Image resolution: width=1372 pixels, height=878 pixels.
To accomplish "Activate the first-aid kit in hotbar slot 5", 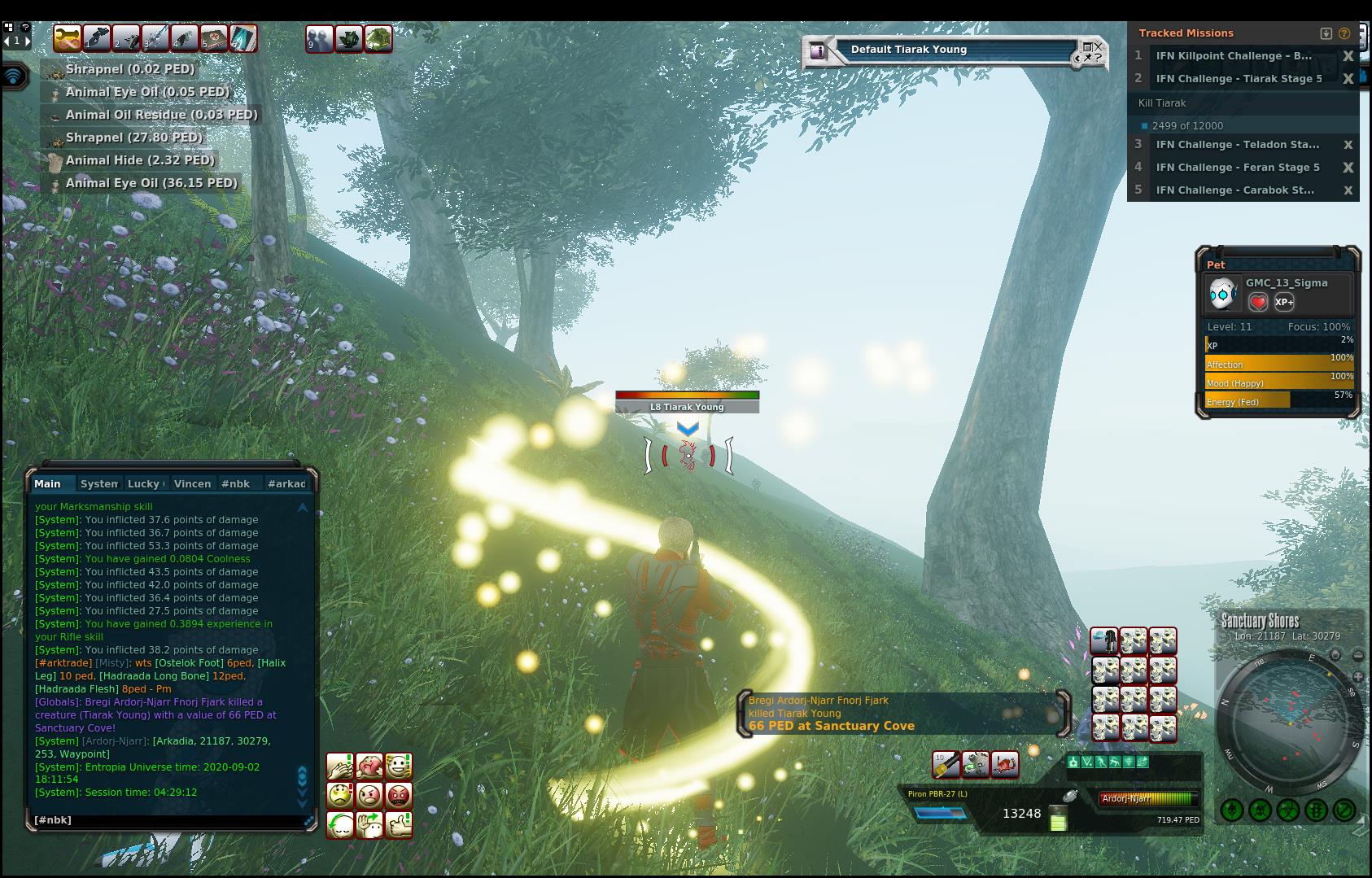I will coord(214,38).
